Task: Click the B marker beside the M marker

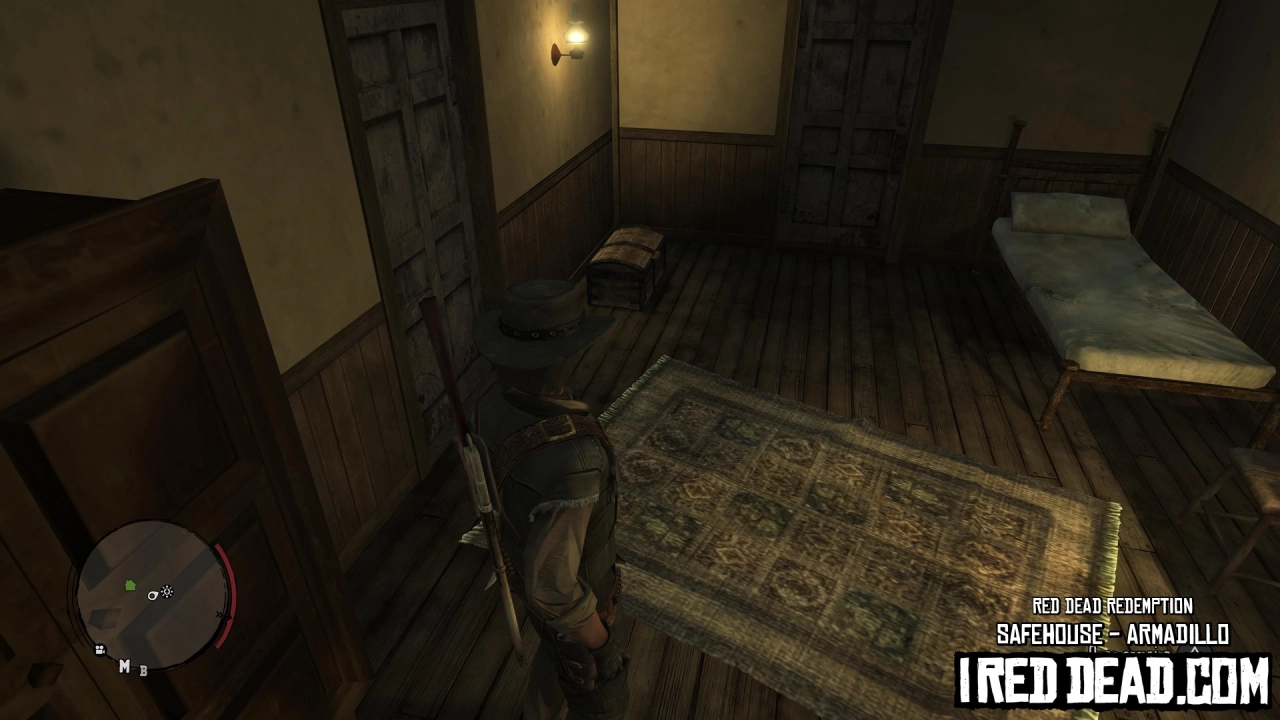Action: [x=142, y=671]
